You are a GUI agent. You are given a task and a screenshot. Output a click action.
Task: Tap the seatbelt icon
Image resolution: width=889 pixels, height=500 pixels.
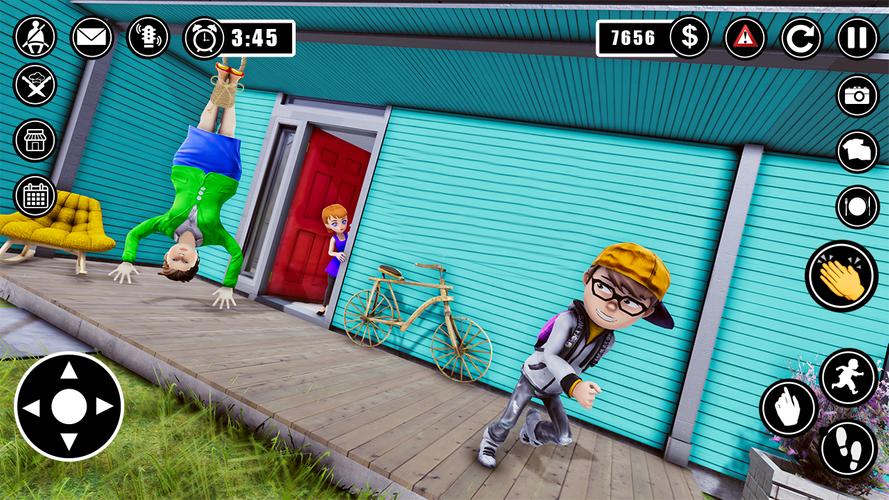[x=35, y=37]
